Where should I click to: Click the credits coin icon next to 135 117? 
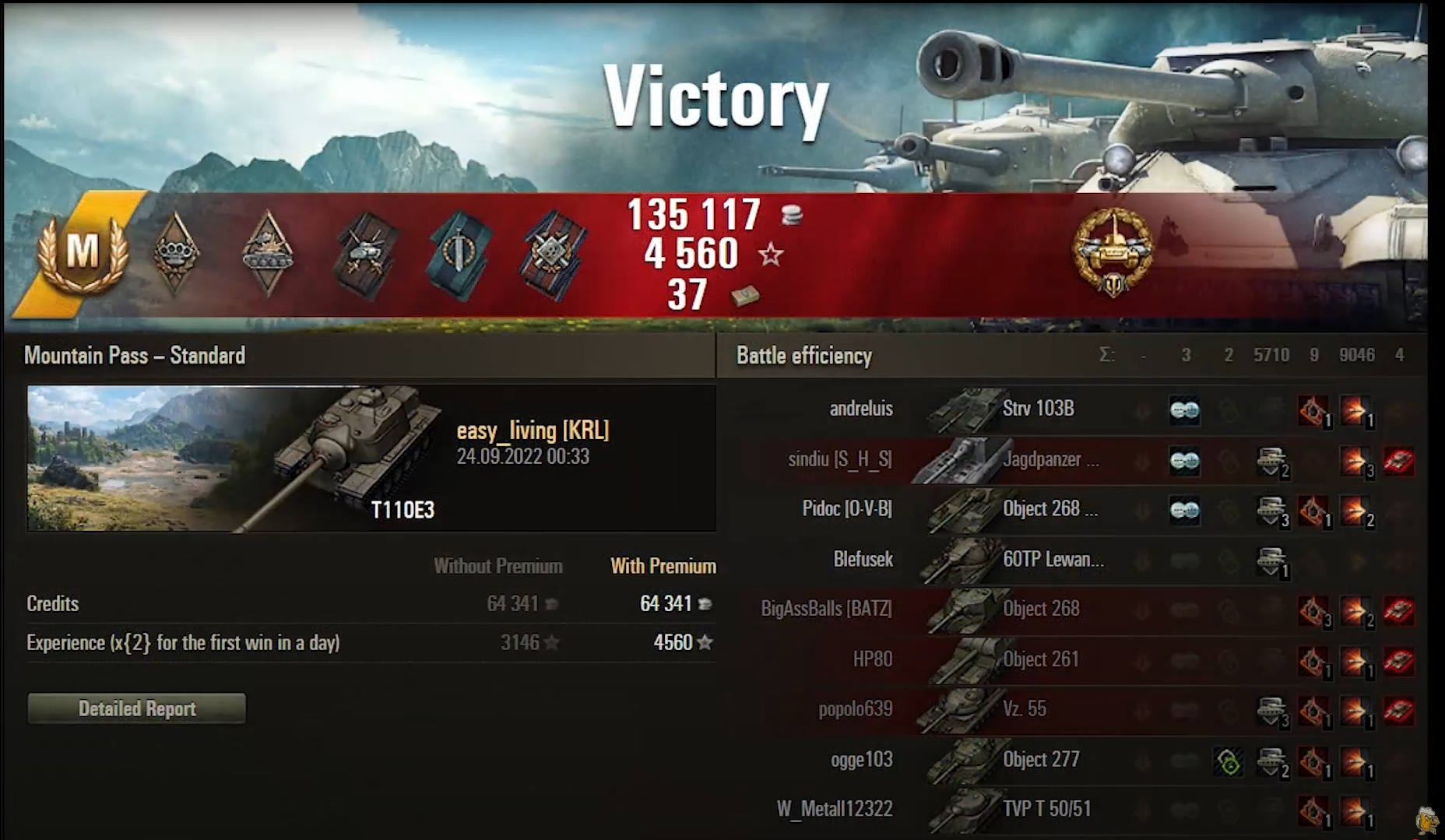point(793,214)
